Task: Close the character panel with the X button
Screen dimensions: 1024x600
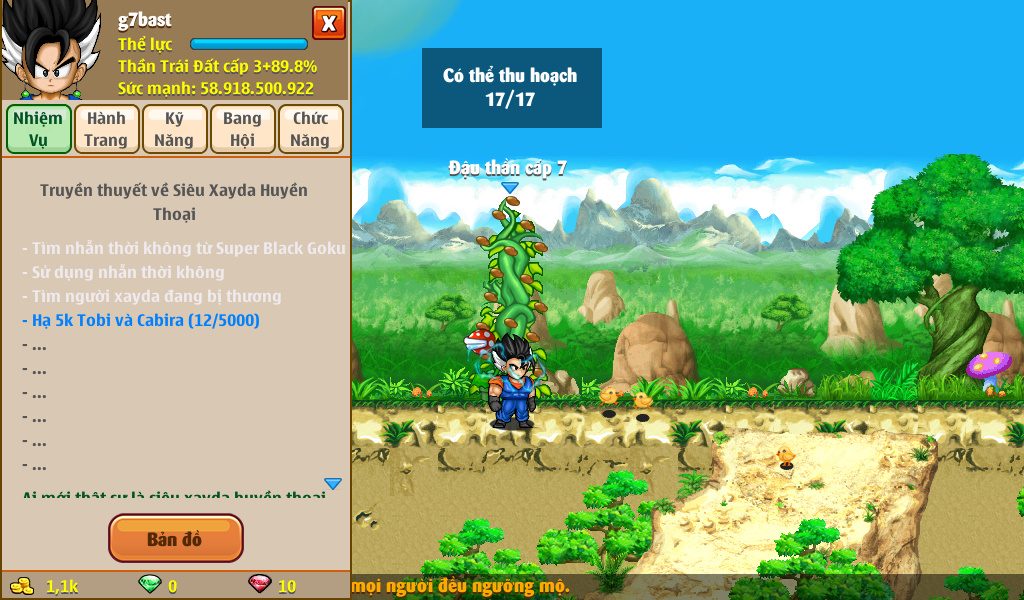Action: [x=328, y=23]
